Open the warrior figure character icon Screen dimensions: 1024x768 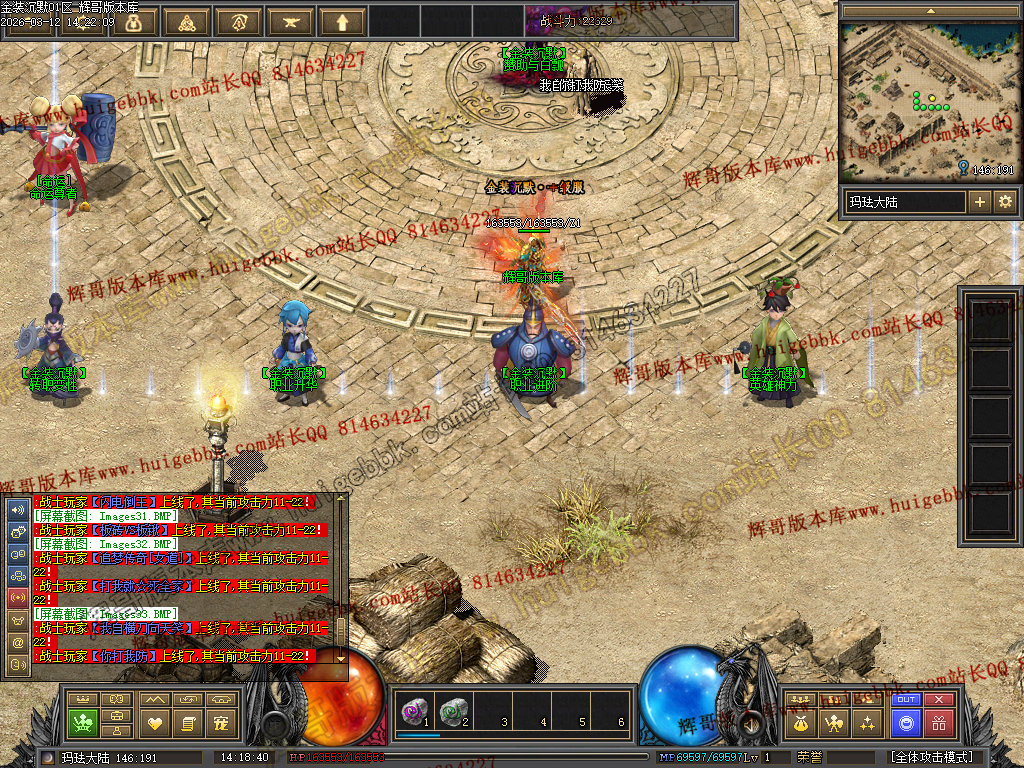click(833, 722)
